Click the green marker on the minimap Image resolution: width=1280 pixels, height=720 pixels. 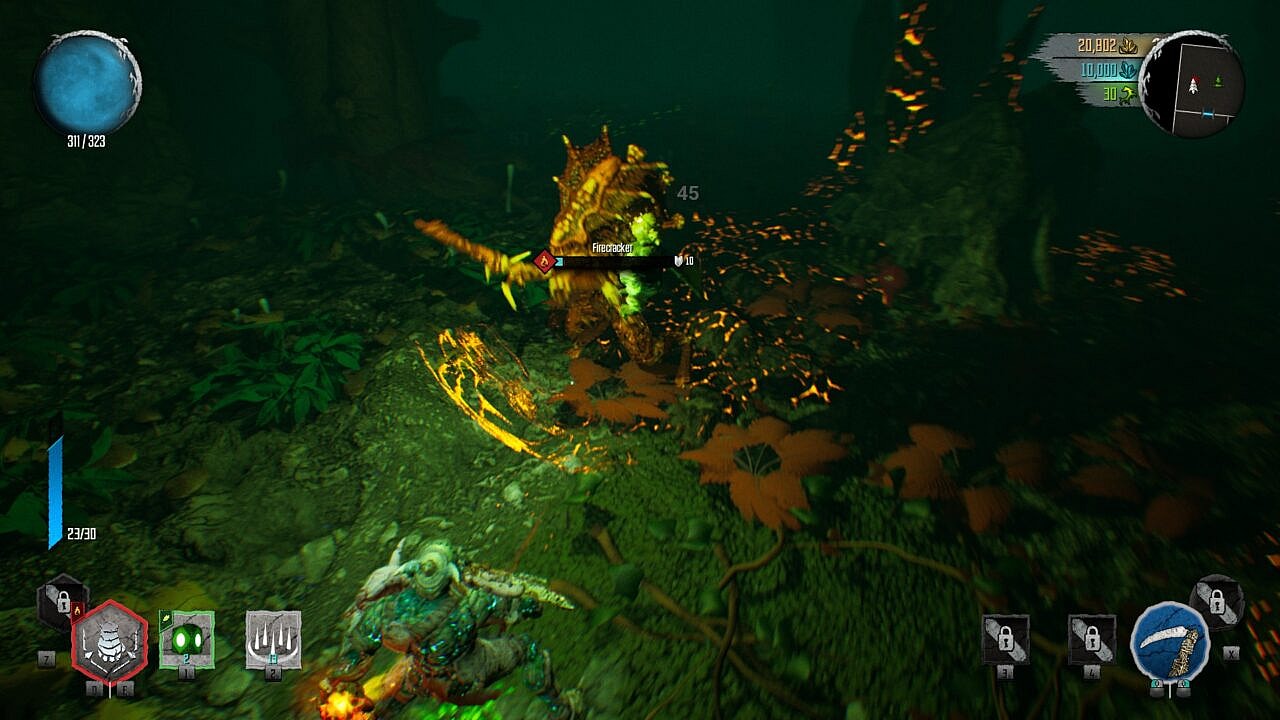1218,80
